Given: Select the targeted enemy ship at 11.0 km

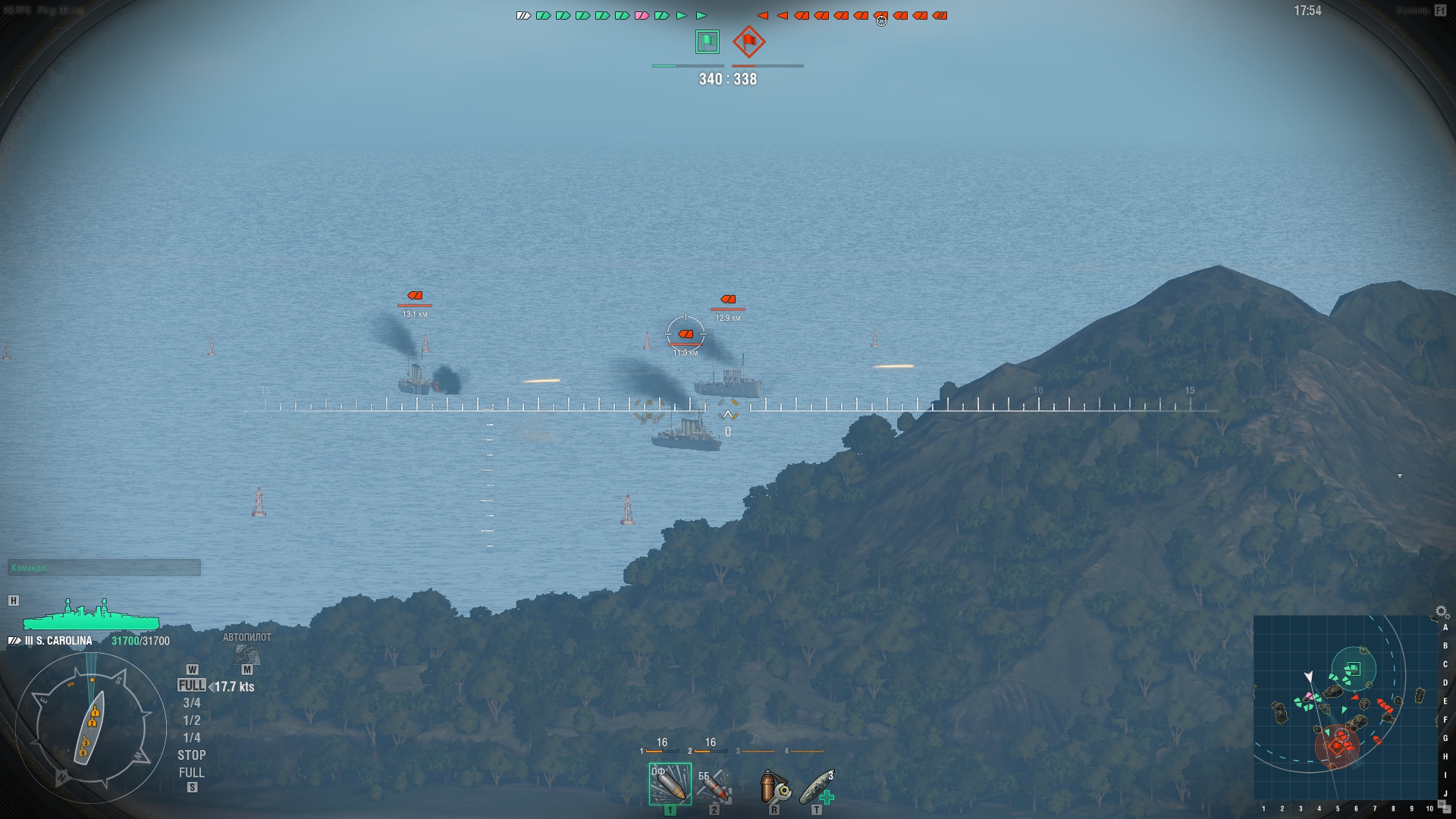Looking at the screenshot, I should pyautogui.click(x=686, y=332).
